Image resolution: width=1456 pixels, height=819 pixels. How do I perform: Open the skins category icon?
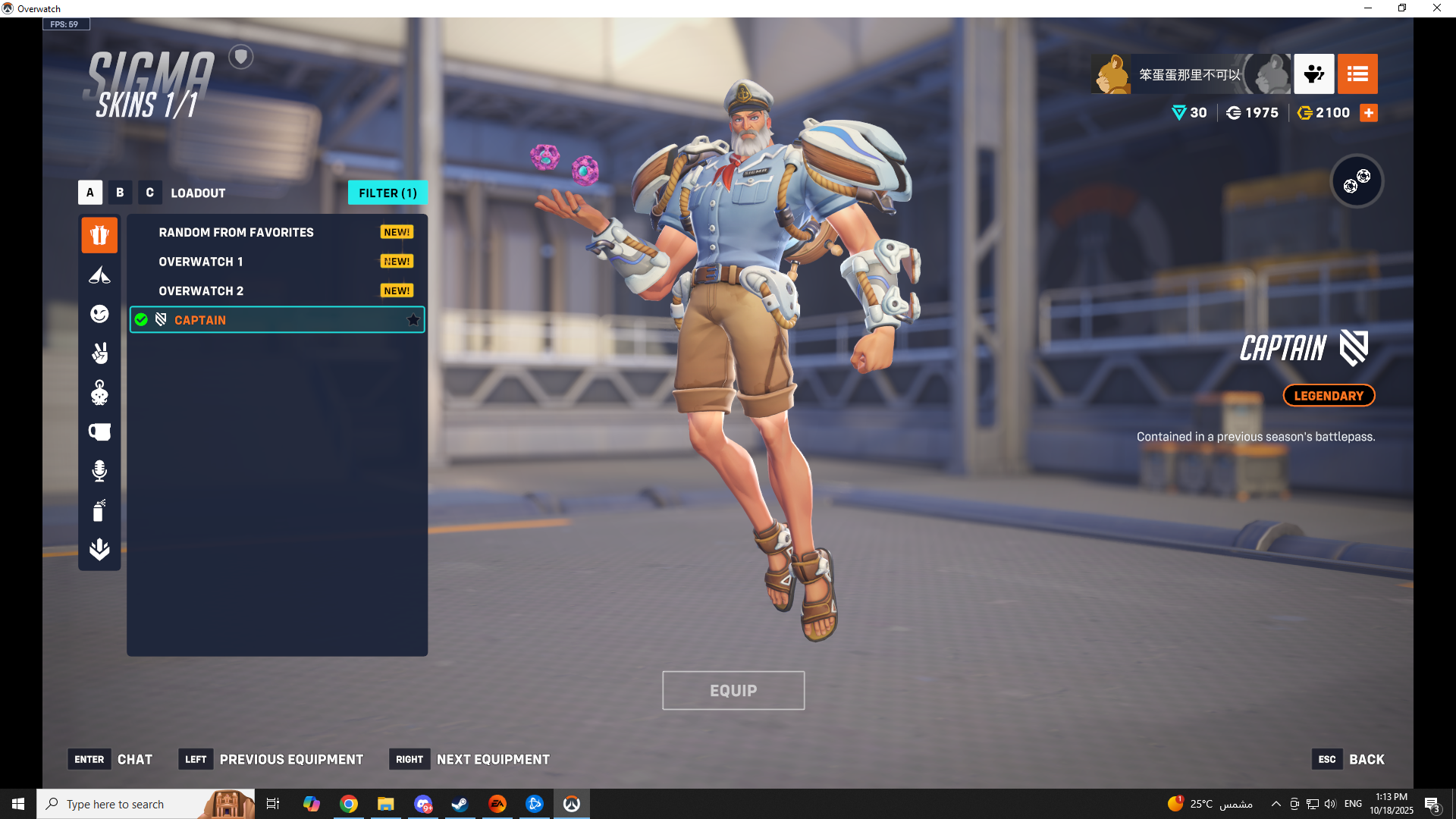pyautogui.click(x=99, y=235)
